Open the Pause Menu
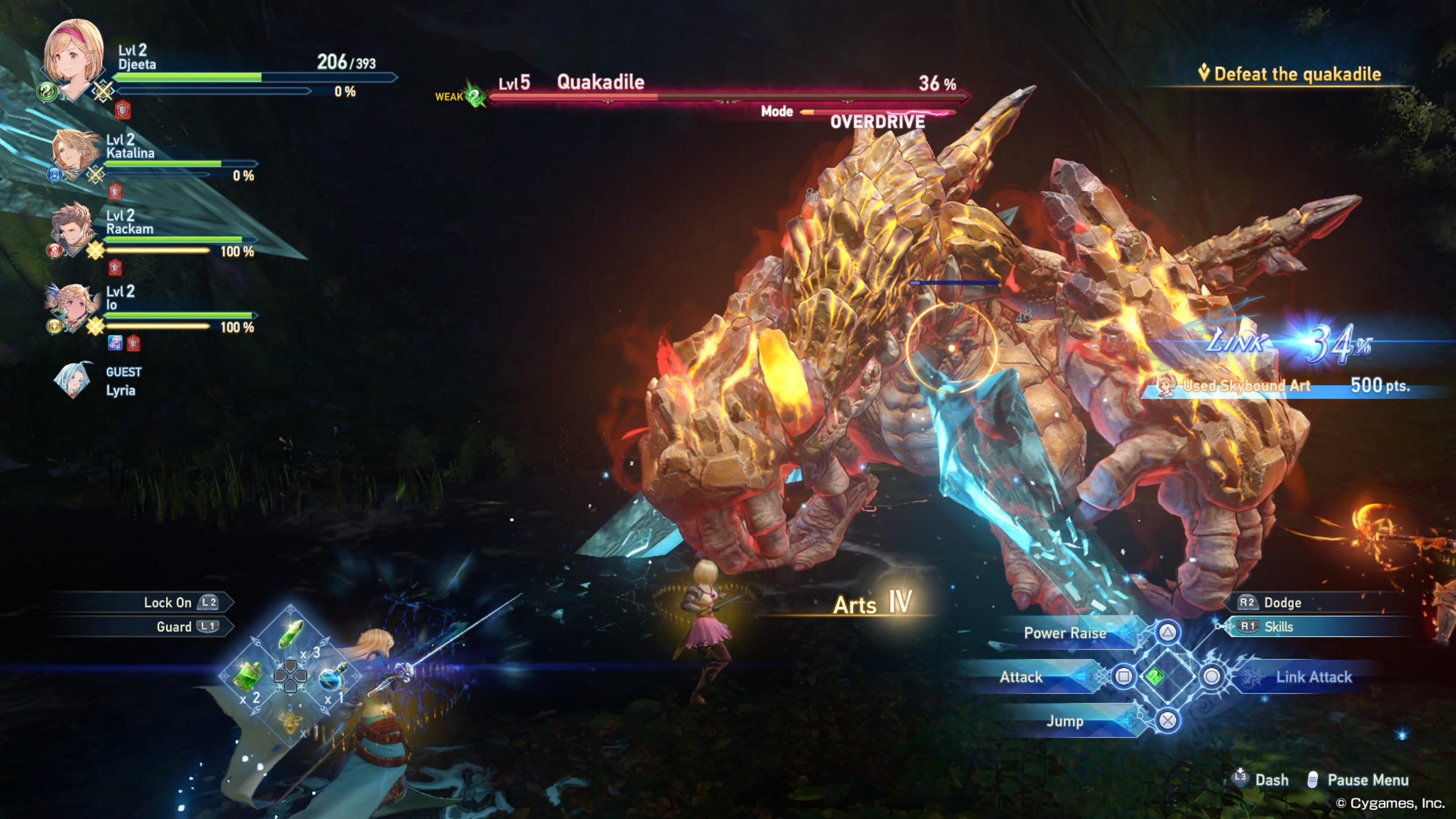The height and width of the screenshot is (819, 1456). pyautogui.click(x=1367, y=780)
